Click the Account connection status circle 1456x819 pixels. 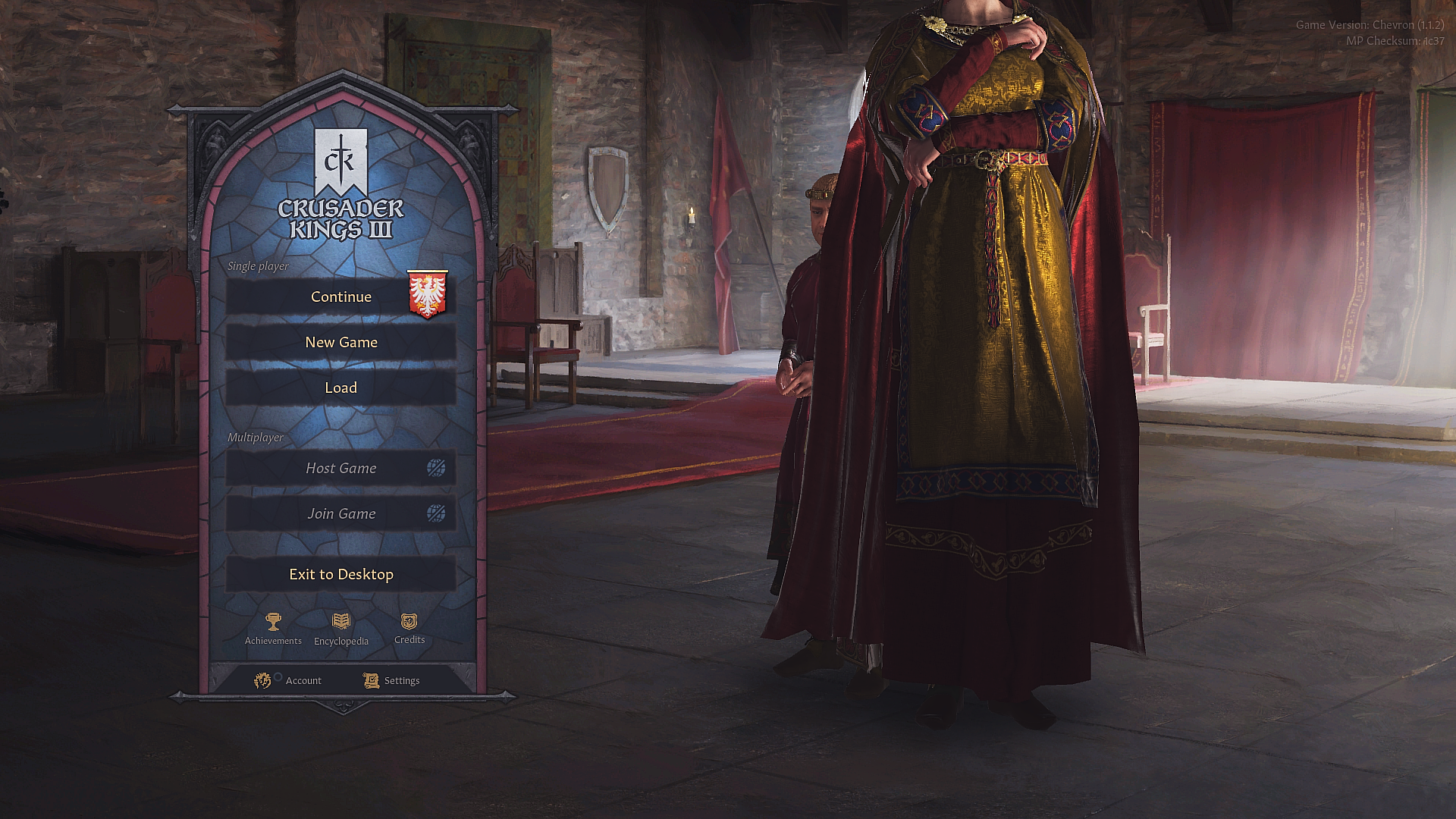click(278, 676)
